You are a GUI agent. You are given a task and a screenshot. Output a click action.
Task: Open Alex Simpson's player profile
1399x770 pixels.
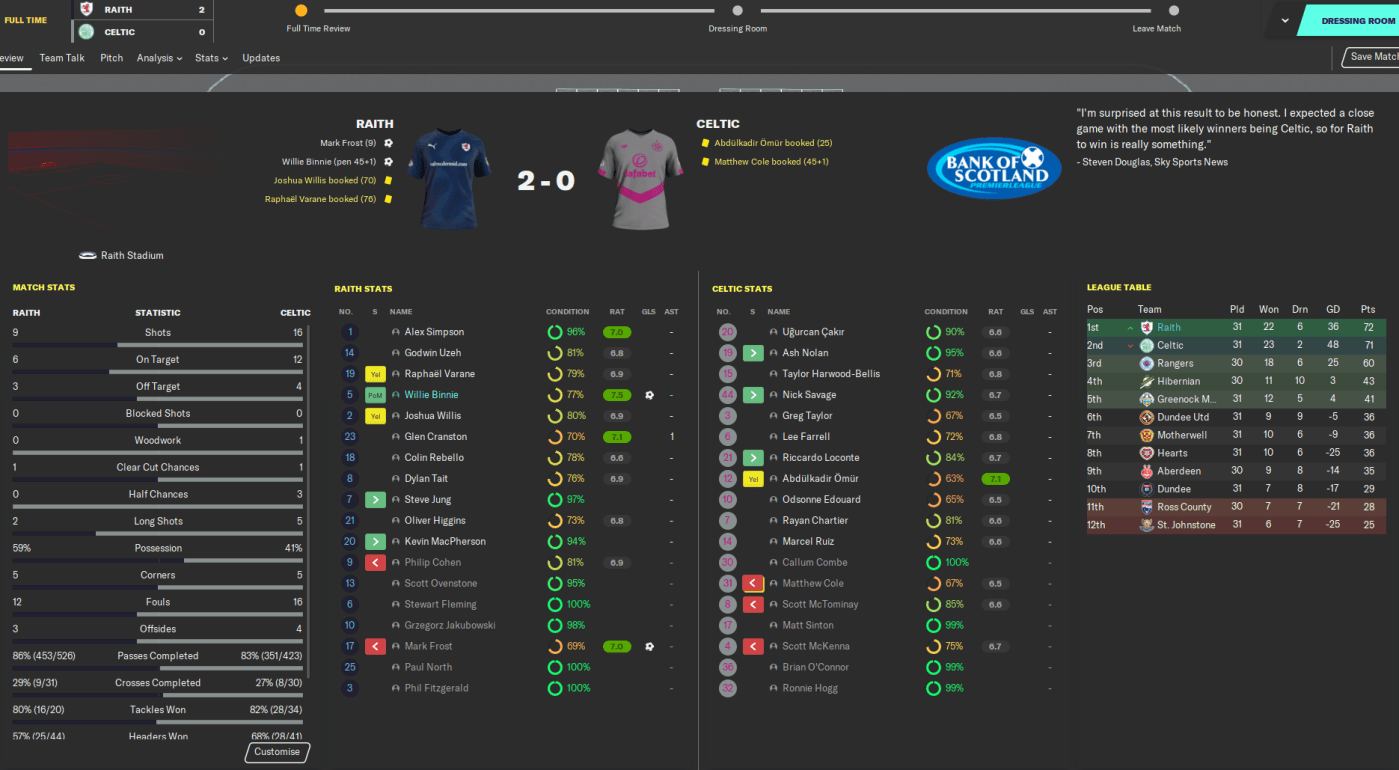coord(434,332)
